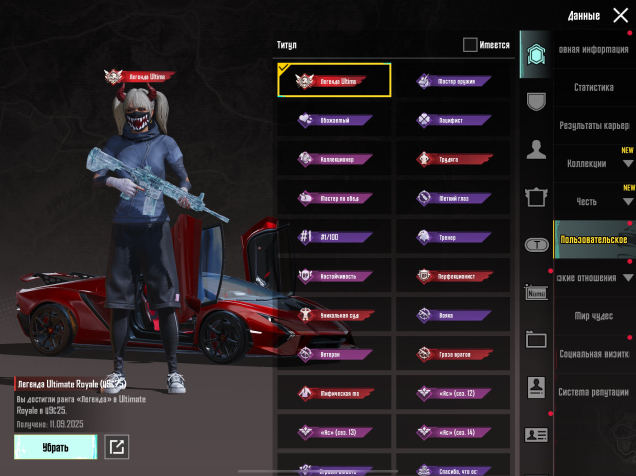Toggle the Имеется checkbox
The height and width of the screenshot is (476, 636).
[470, 45]
